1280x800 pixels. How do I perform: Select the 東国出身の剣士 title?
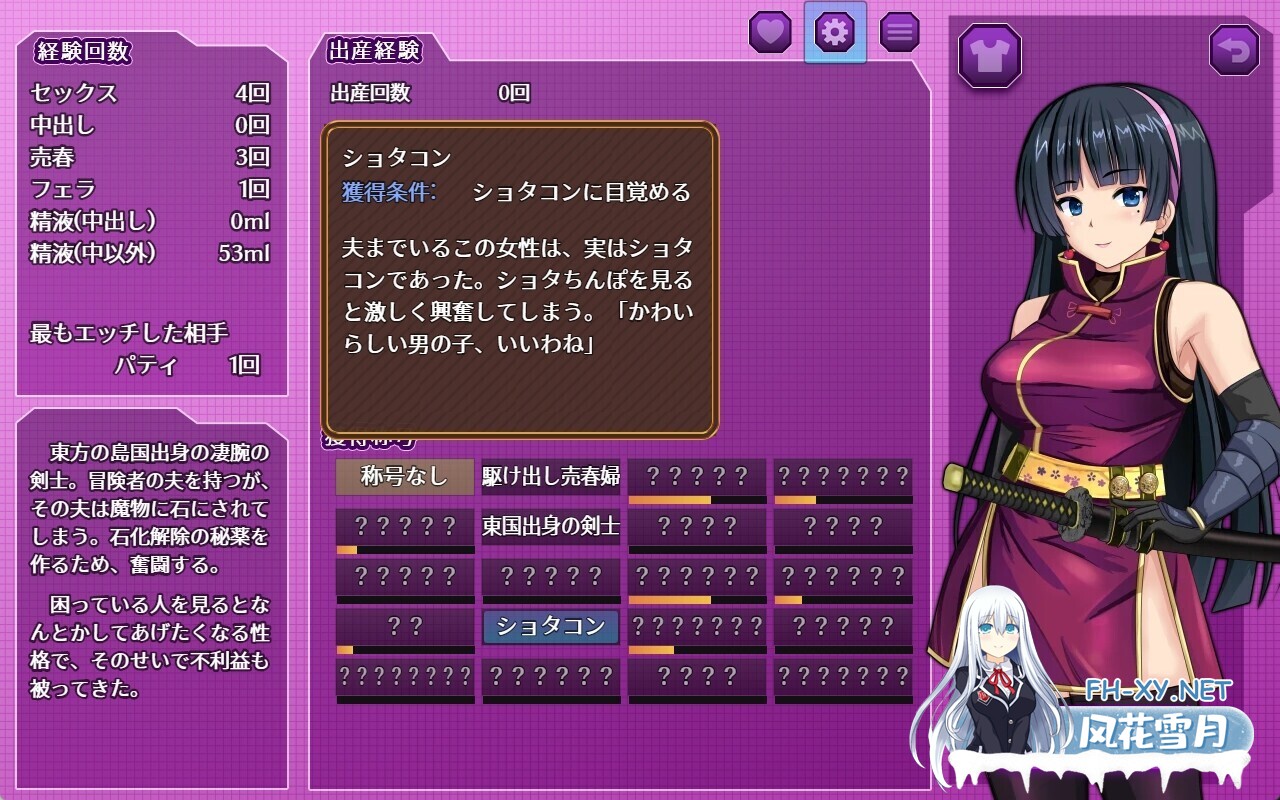551,527
